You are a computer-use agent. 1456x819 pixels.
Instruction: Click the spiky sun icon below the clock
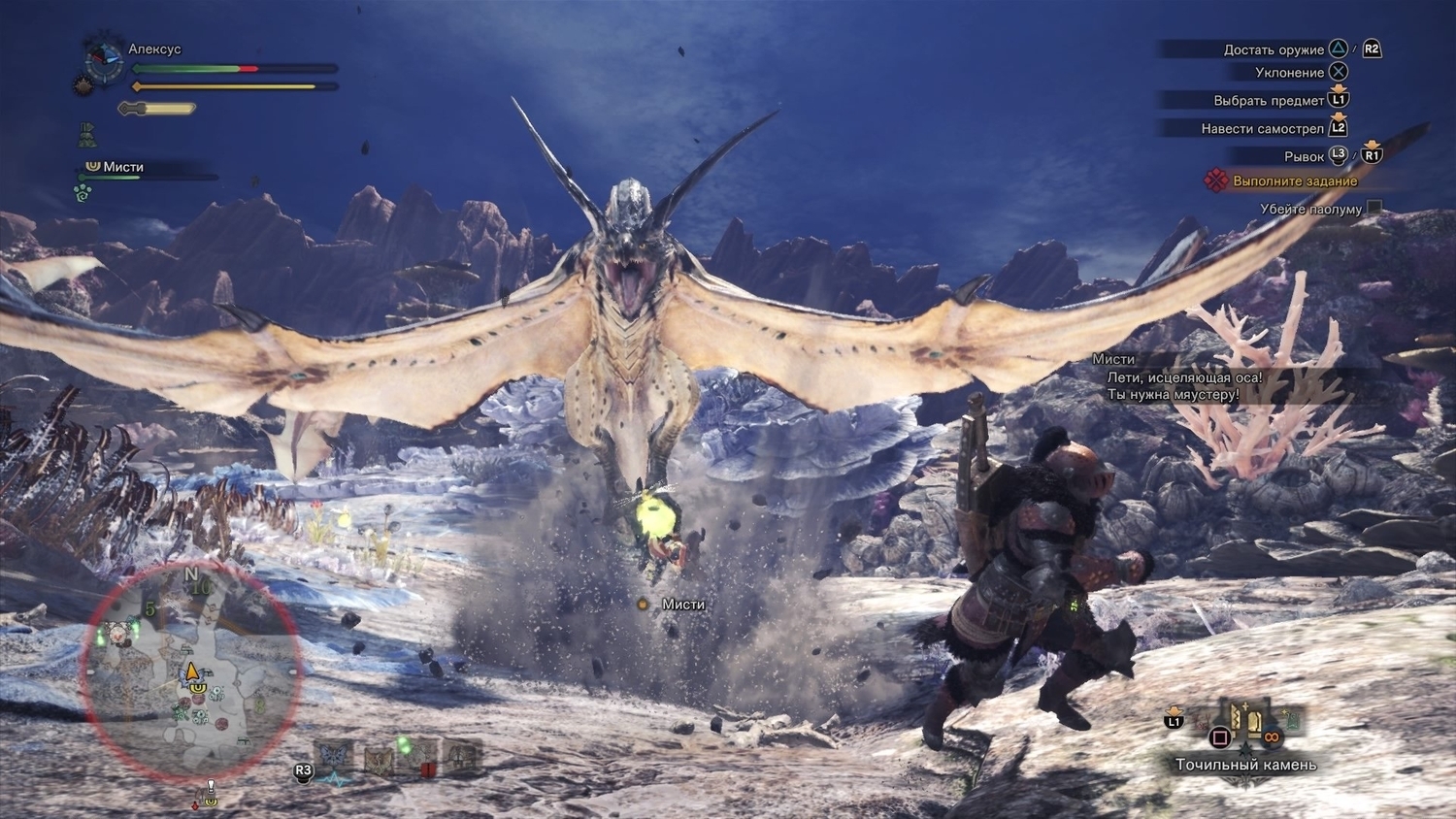[83, 86]
